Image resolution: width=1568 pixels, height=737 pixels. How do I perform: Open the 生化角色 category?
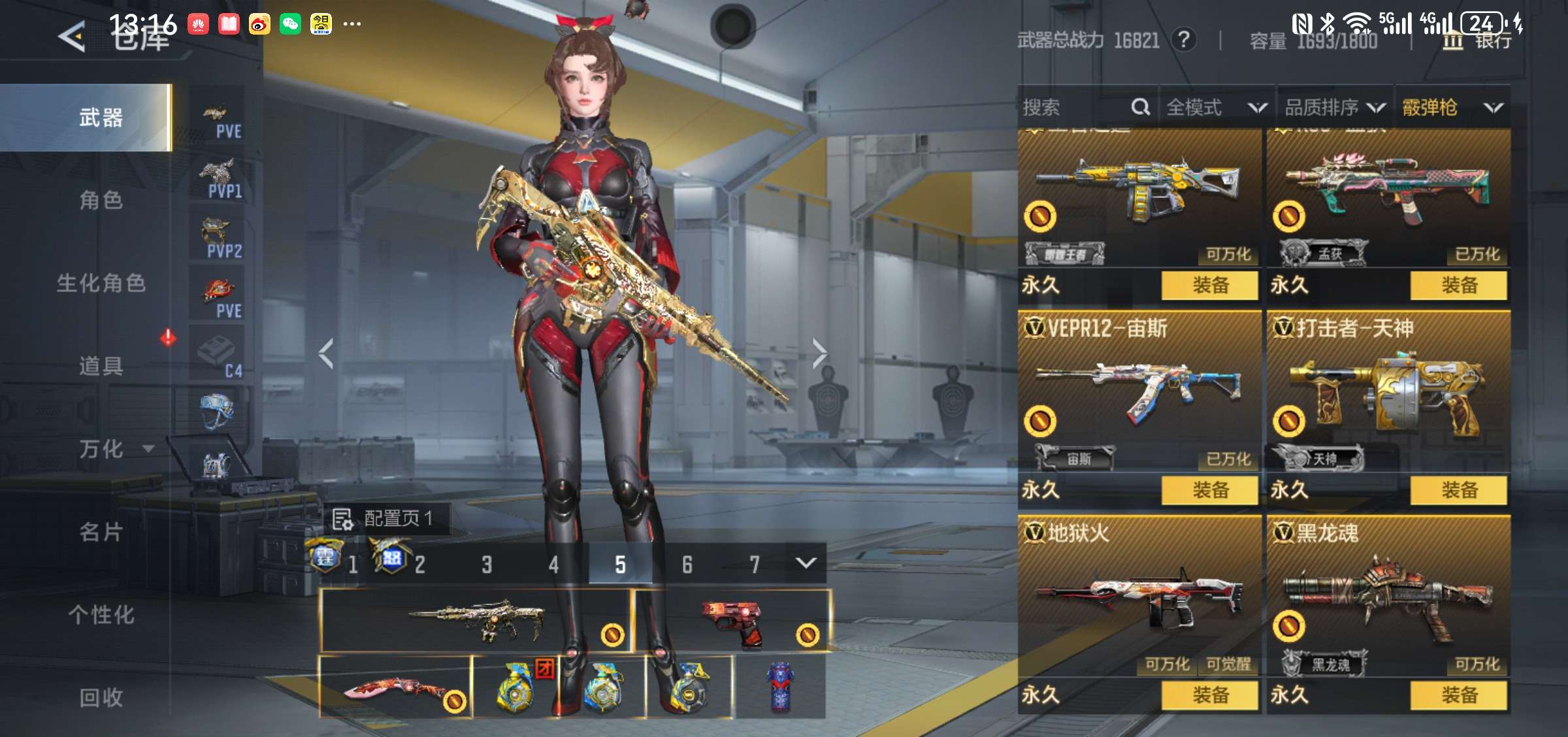[101, 283]
